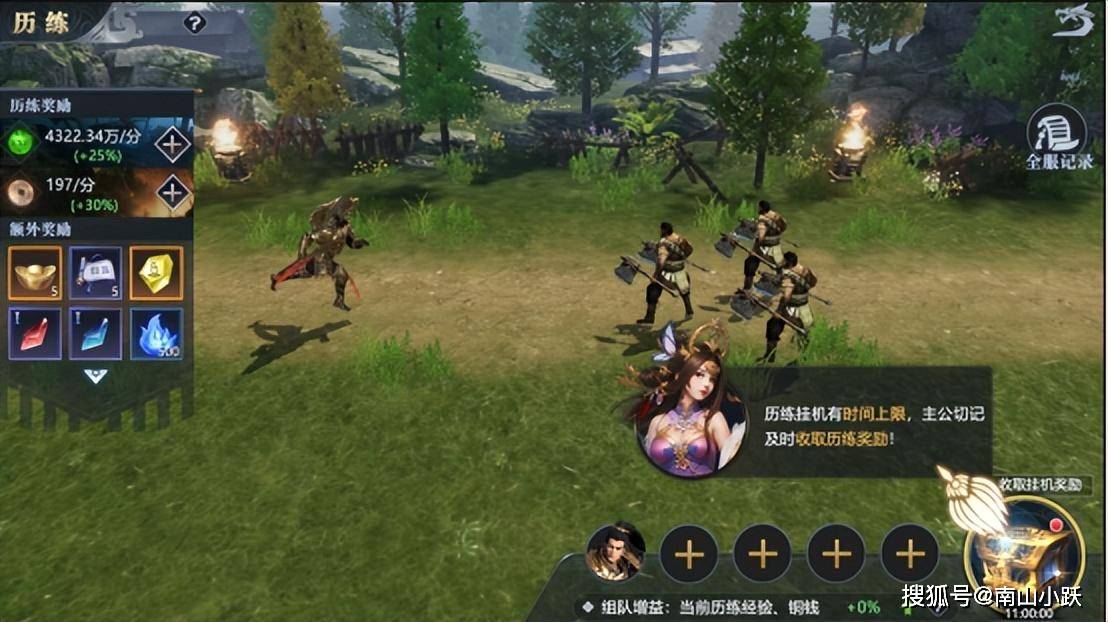1108x622 pixels.
Task: Select the red crystal reward slot
Action: [x=35, y=333]
